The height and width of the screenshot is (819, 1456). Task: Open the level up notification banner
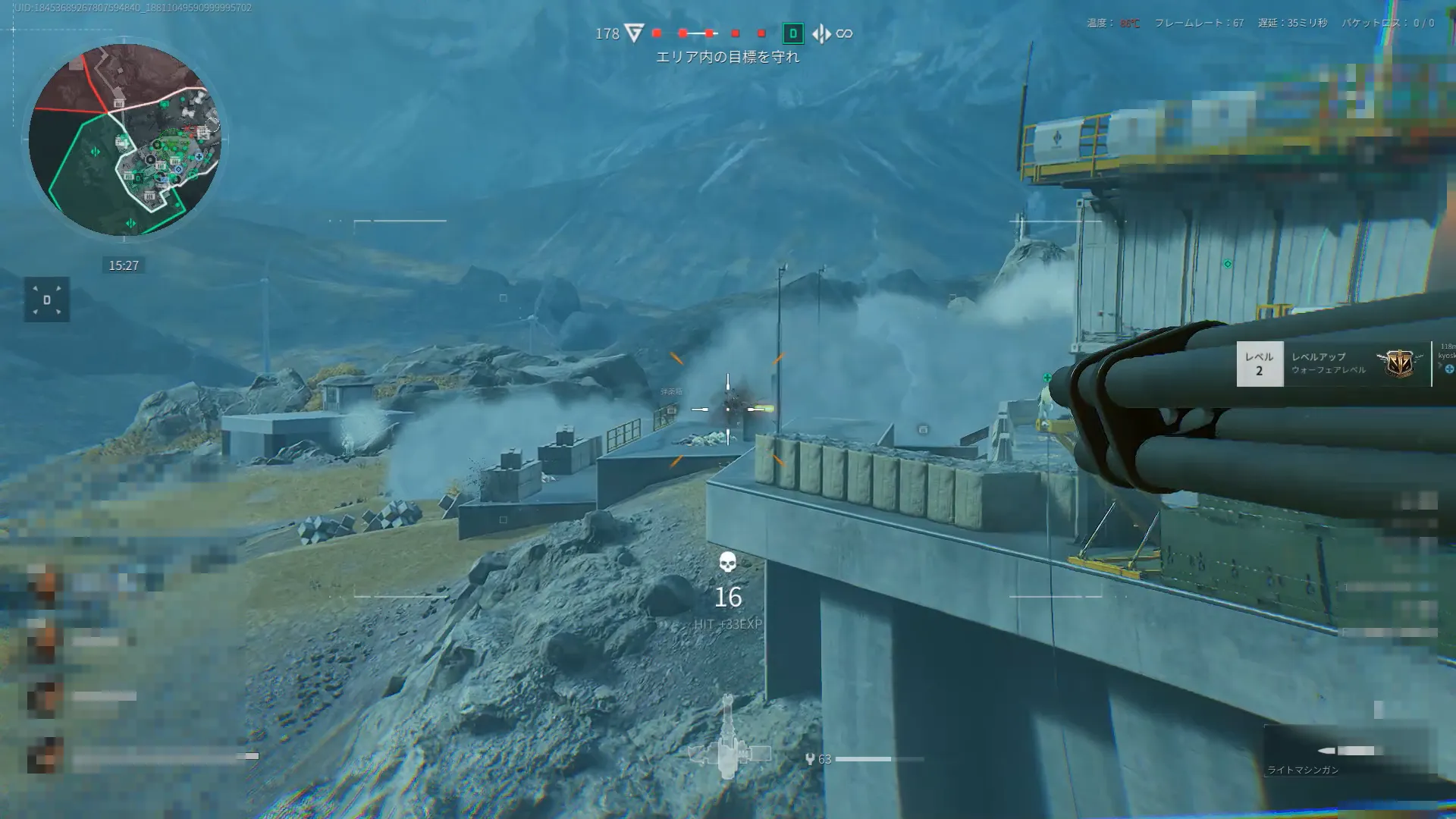pyautogui.click(x=1333, y=364)
